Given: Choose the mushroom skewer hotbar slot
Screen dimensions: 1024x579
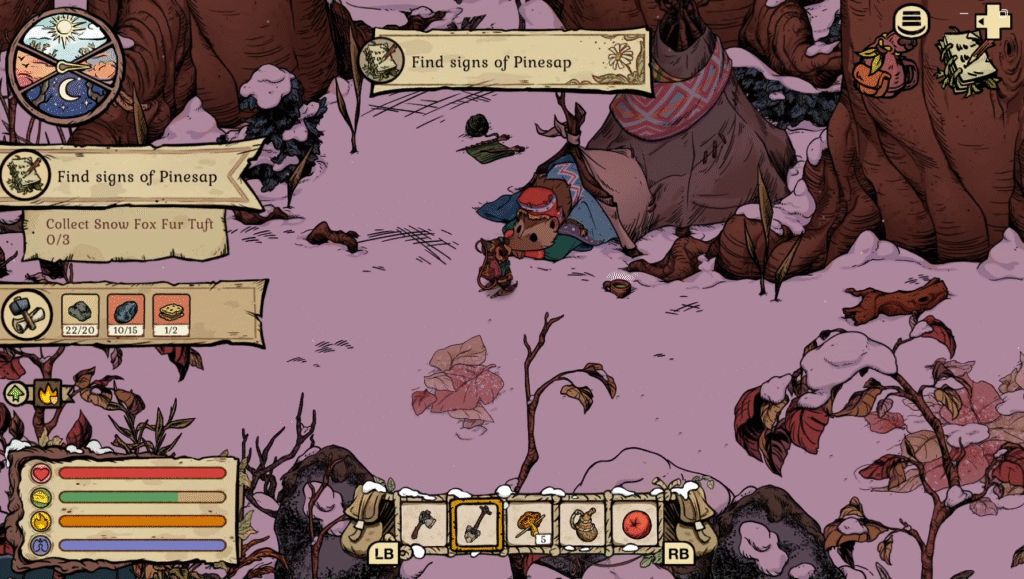Looking at the screenshot, I should pyautogui.click(x=528, y=523).
